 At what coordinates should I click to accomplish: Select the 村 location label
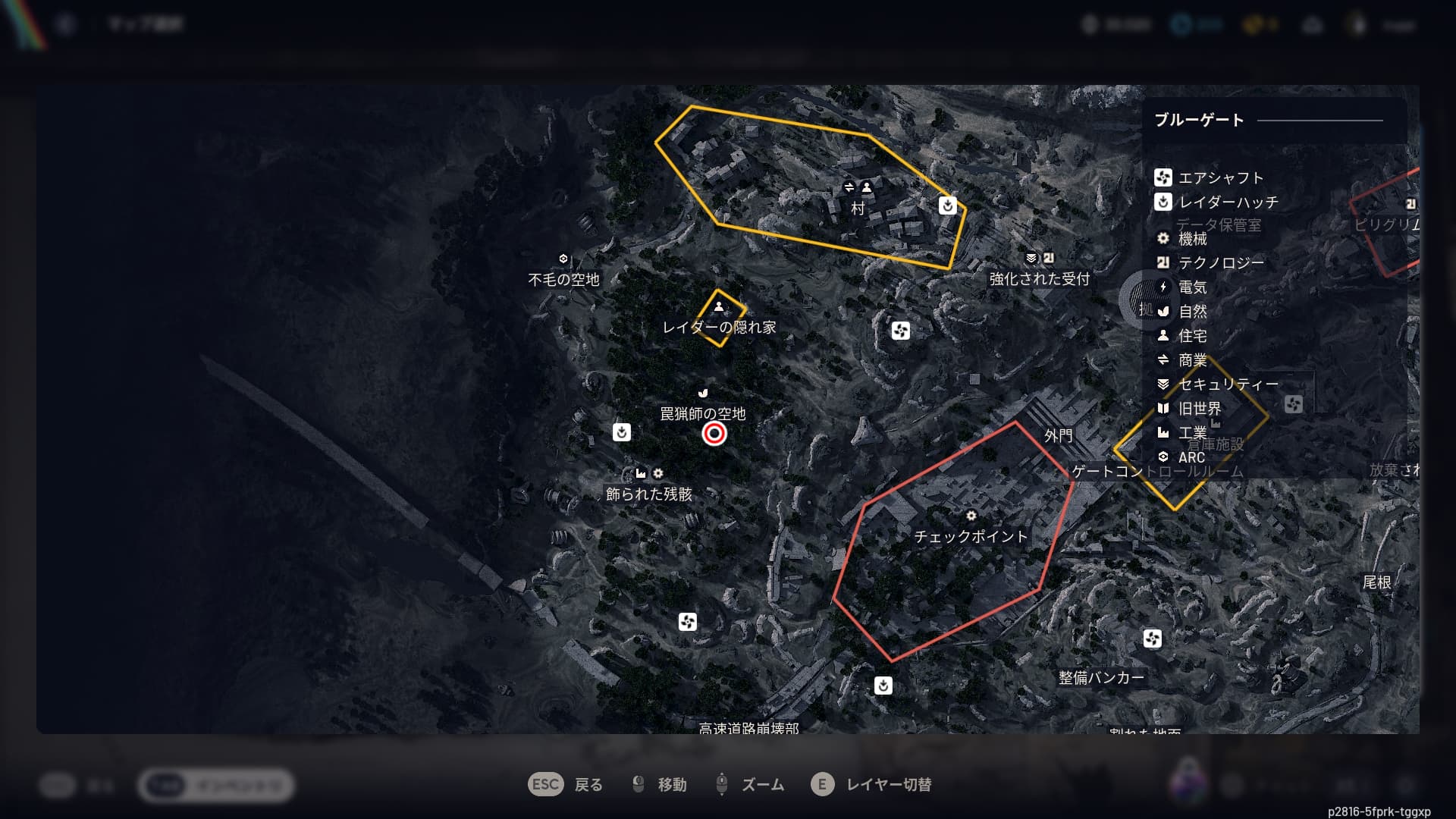[858, 209]
